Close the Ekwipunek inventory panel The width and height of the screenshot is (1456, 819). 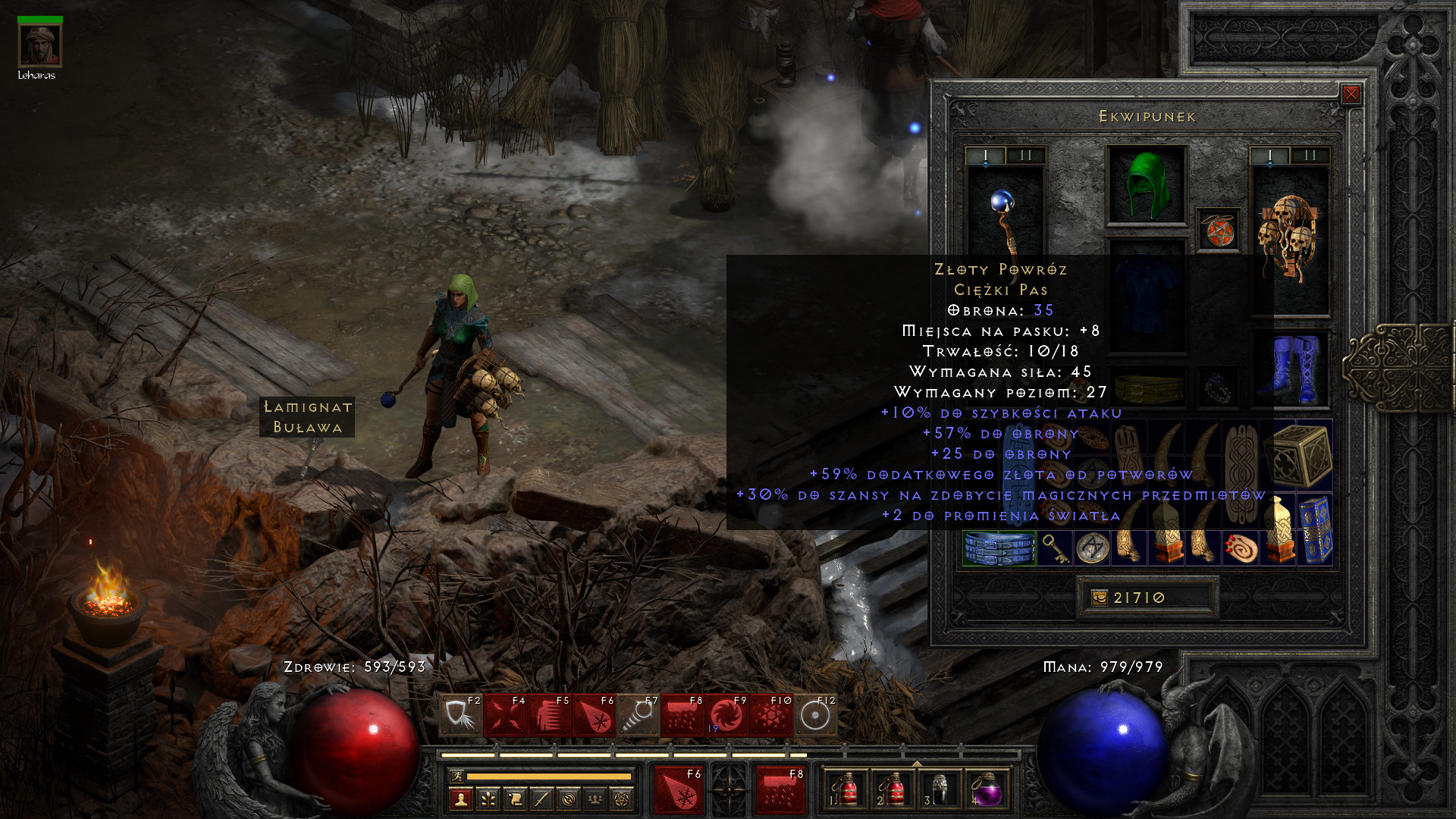pyautogui.click(x=1351, y=94)
